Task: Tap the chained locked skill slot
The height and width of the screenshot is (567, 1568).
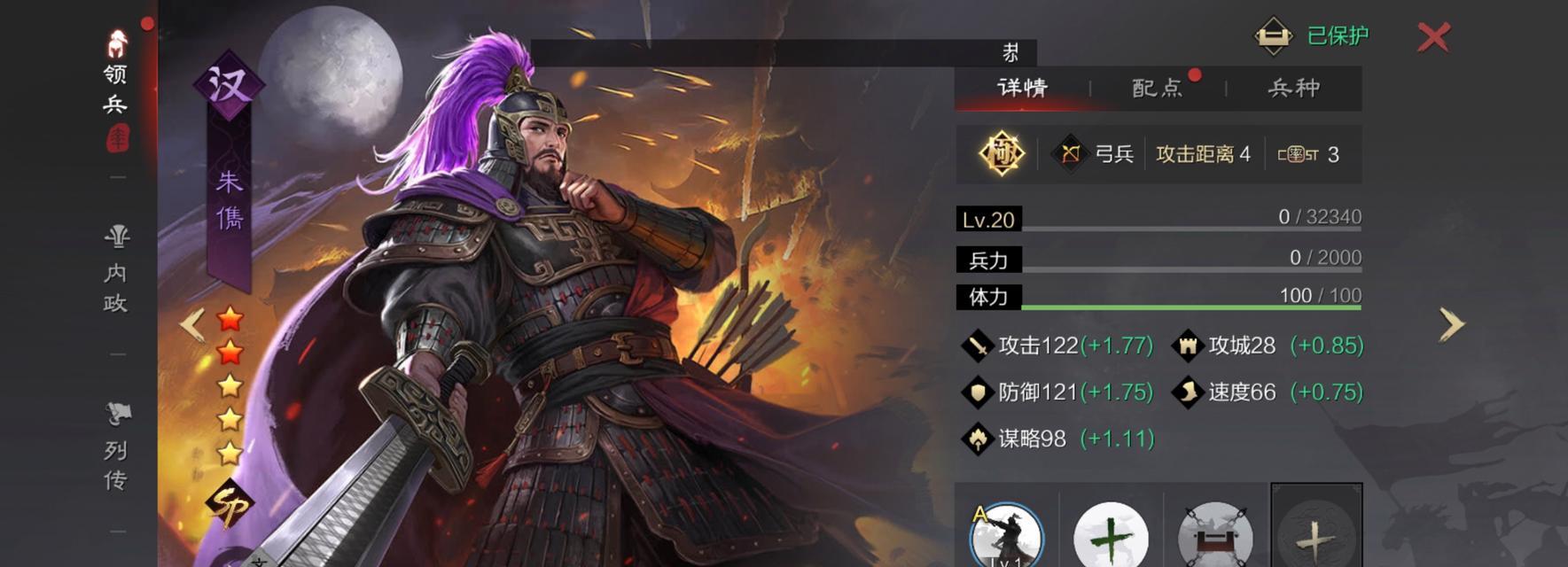Action: coord(1214,536)
